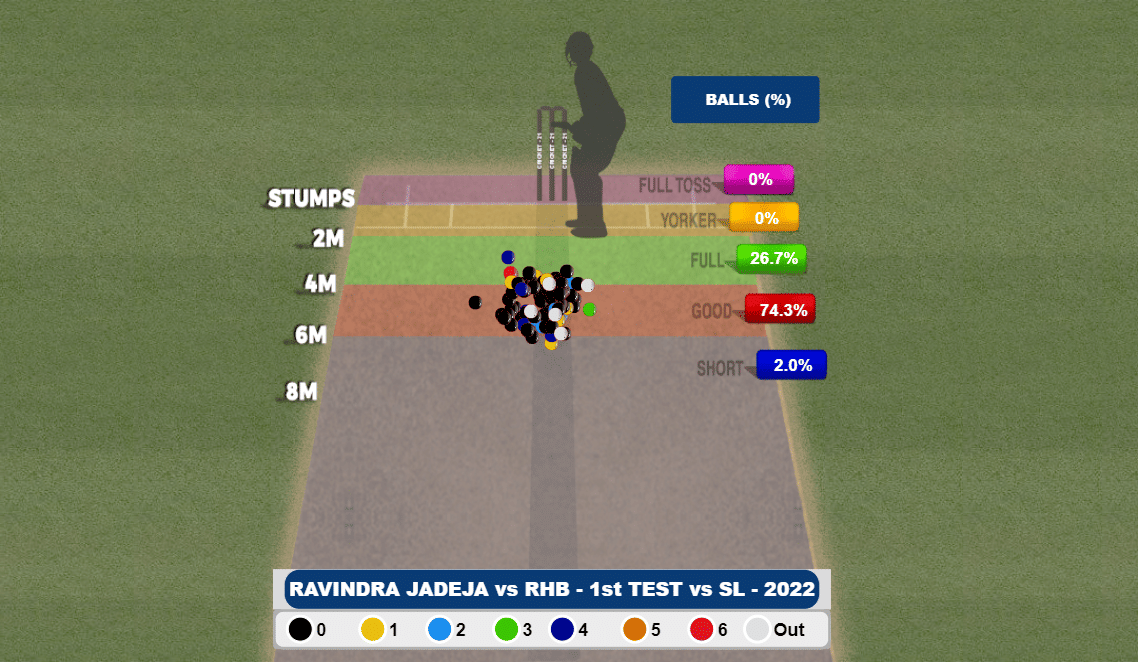Image resolution: width=1138 pixels, height=662 pixels.
Task: Pick the Good length 74.3% badge
Action: 781,310
